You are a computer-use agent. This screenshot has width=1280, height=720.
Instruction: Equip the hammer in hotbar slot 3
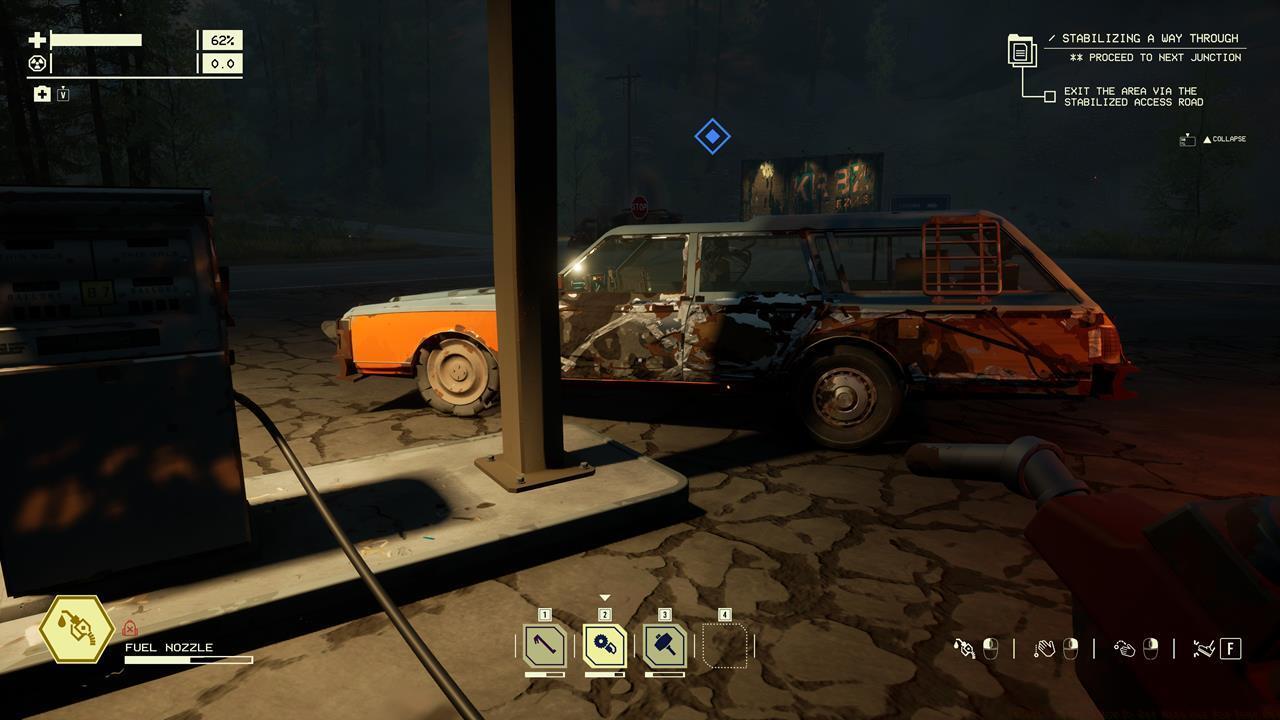665,646
